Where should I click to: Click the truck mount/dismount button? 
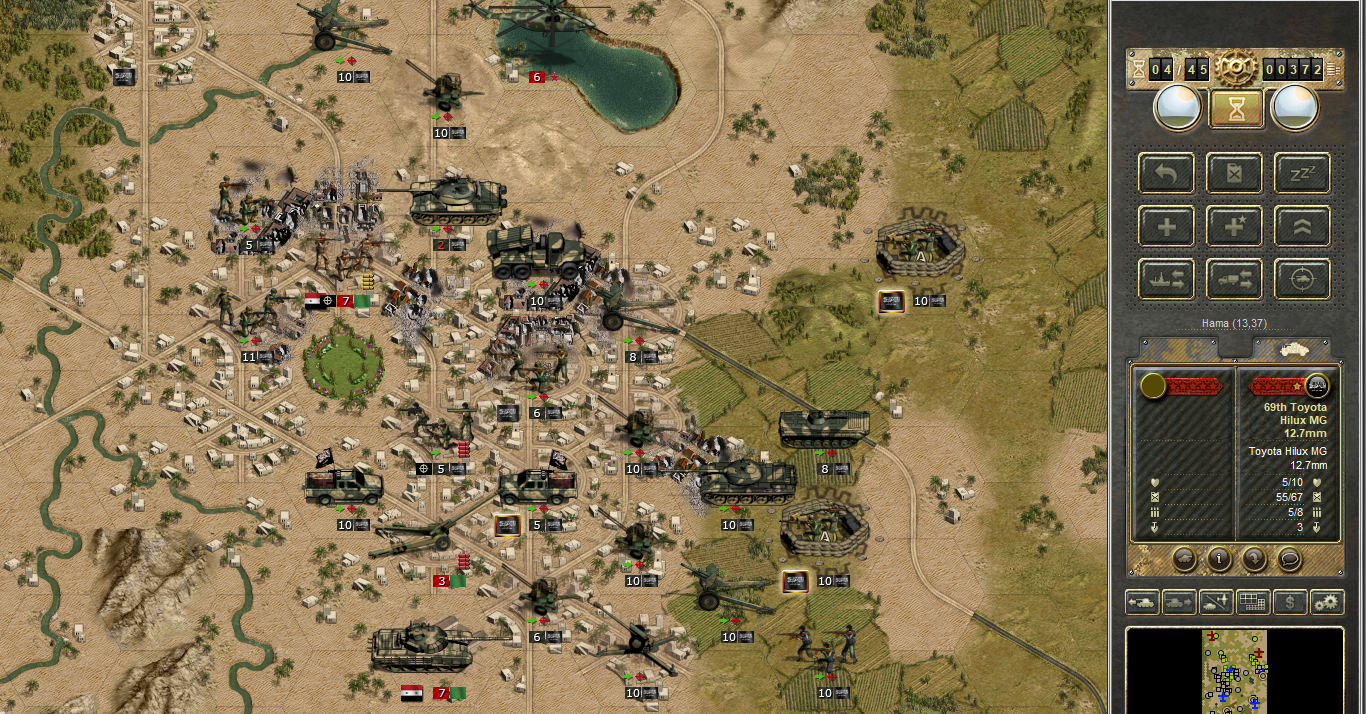1234,279
